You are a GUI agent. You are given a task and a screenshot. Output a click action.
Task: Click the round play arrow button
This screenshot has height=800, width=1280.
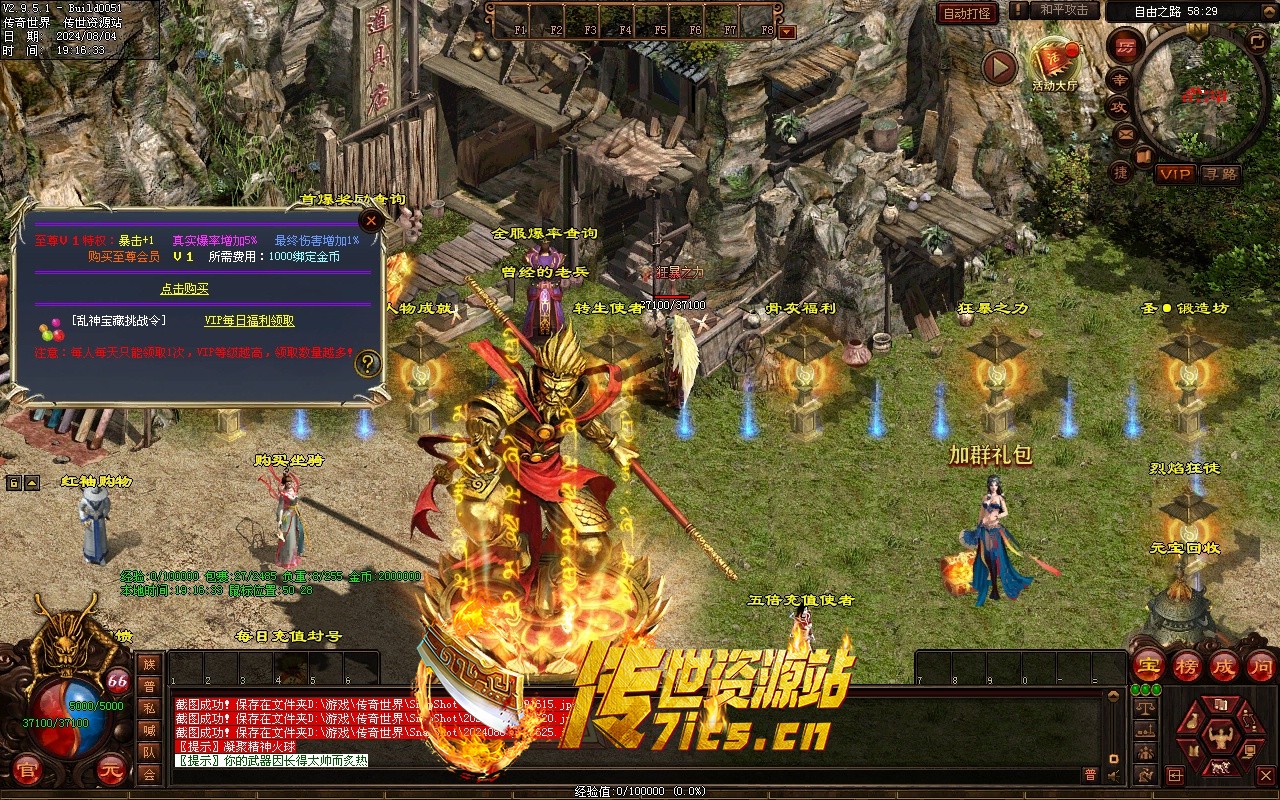(998, 67)
